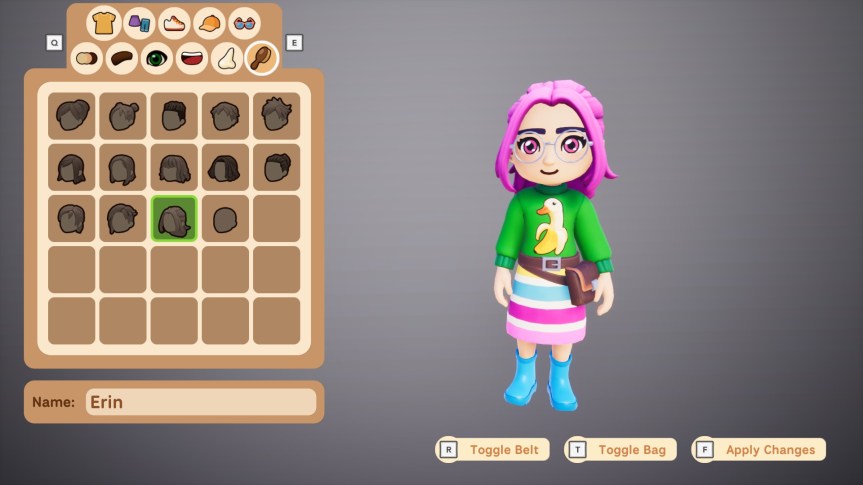Click the Toggle Belt button

pos(493,450)
